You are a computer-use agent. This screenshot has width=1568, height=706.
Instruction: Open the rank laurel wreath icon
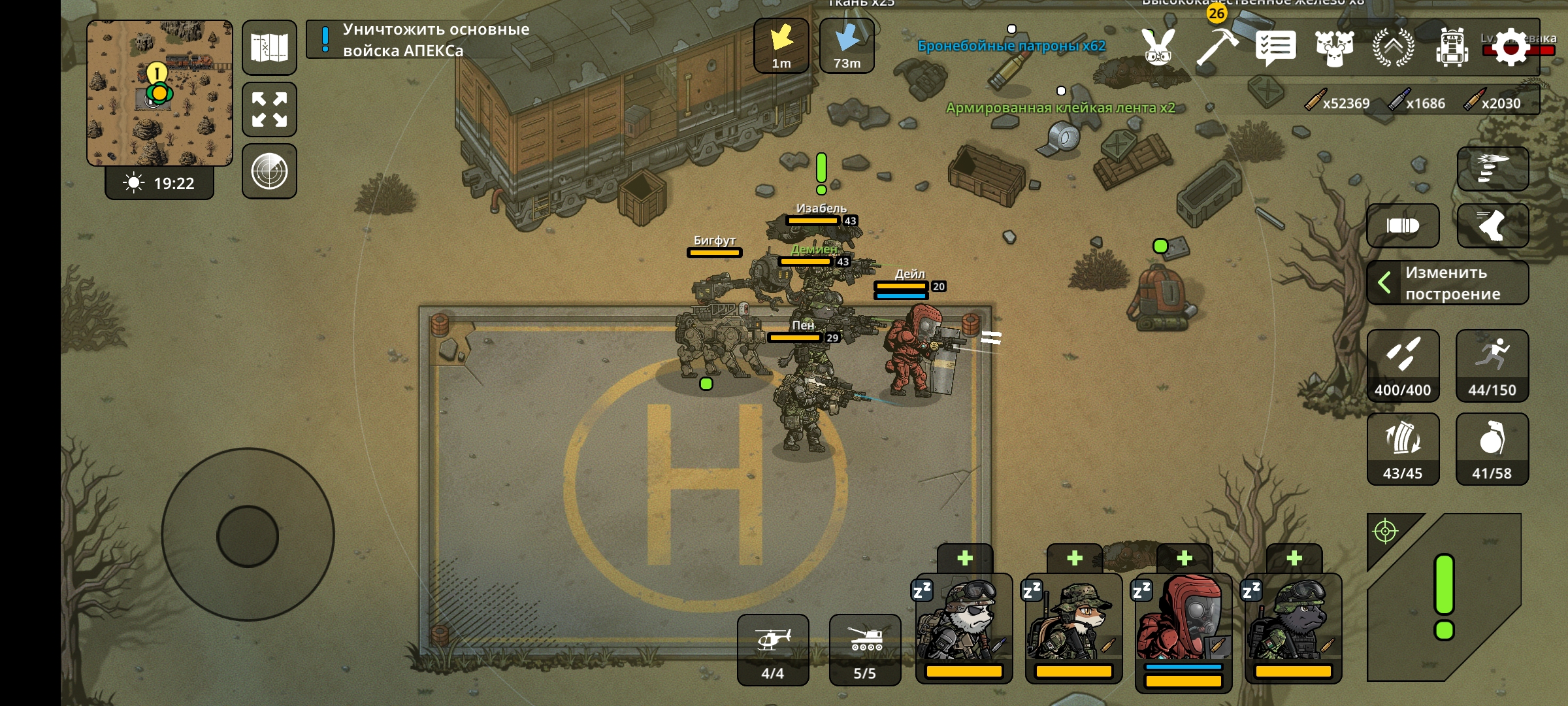pyautogui.click(x=1393, y=48)
